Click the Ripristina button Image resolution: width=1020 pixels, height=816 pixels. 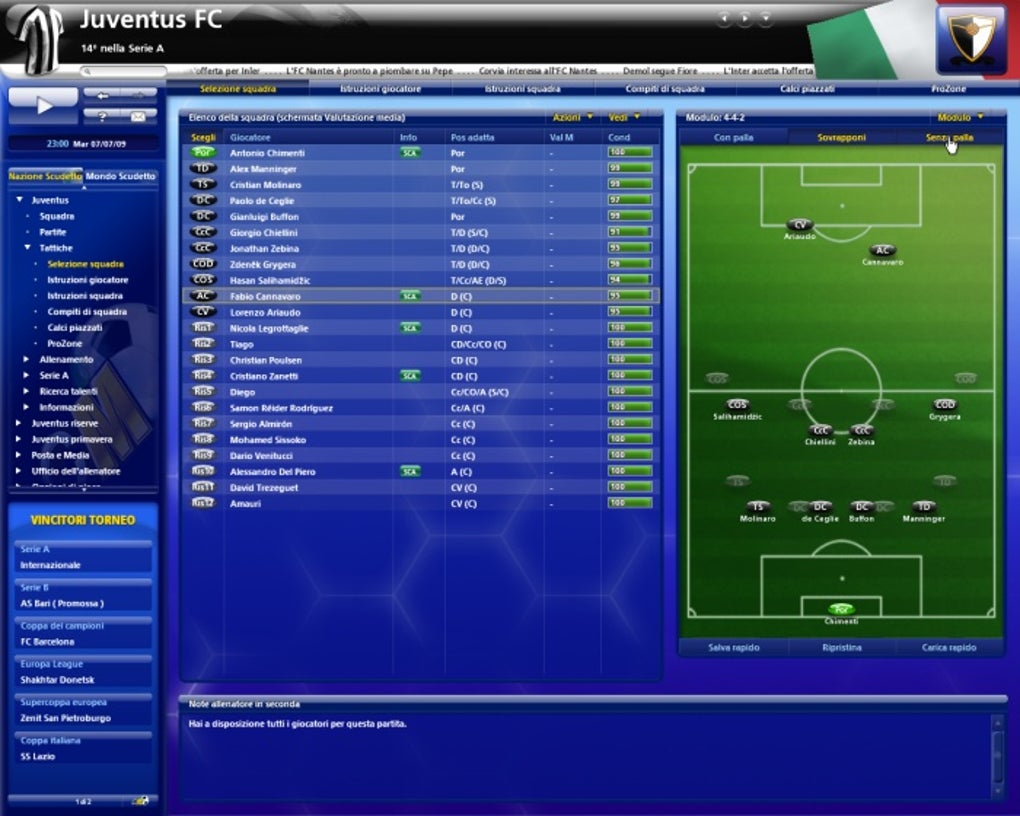(841, 648)
